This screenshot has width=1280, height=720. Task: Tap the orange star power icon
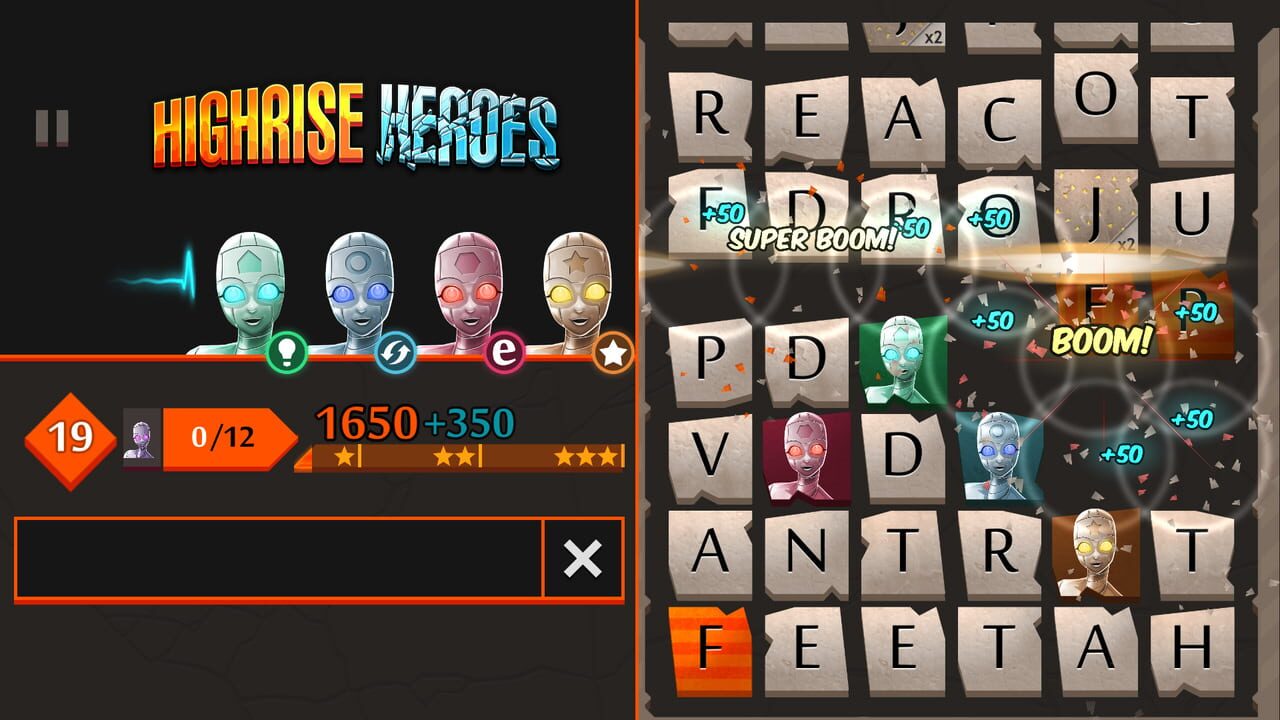[x=615, y=350]
